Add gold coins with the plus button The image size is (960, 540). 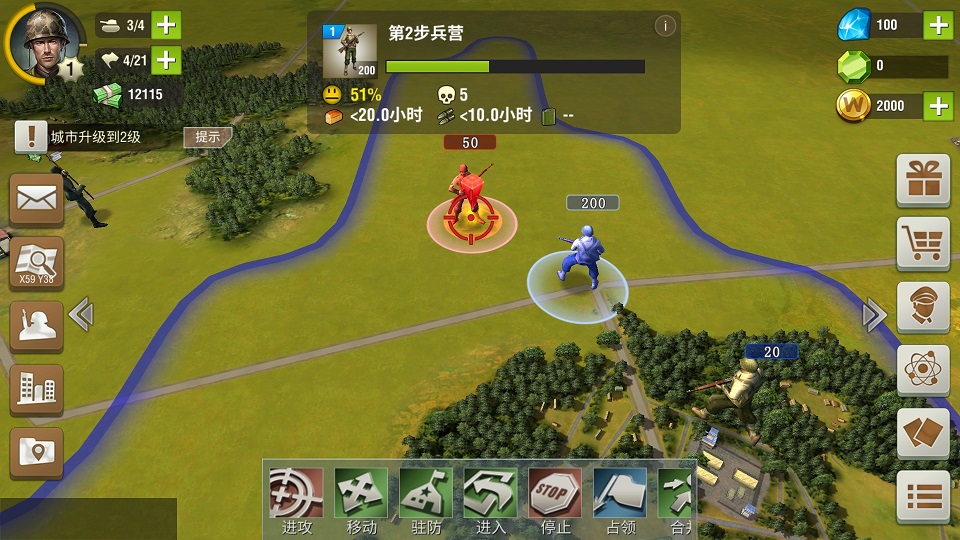coord(937,106)
